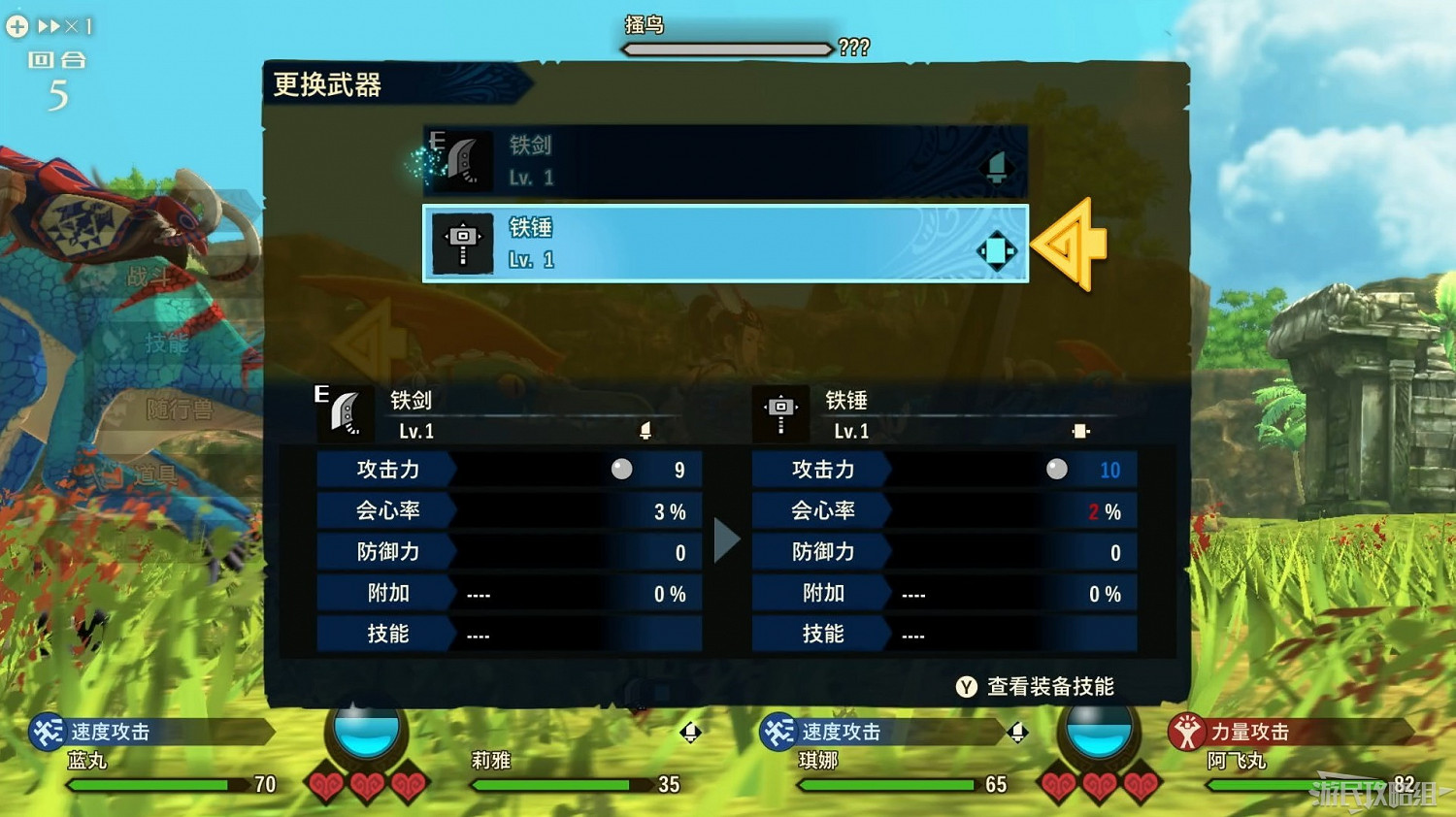
Task: Click 琪娜's 速度攻击 speed attack icon
Action: tap(777, 731)
